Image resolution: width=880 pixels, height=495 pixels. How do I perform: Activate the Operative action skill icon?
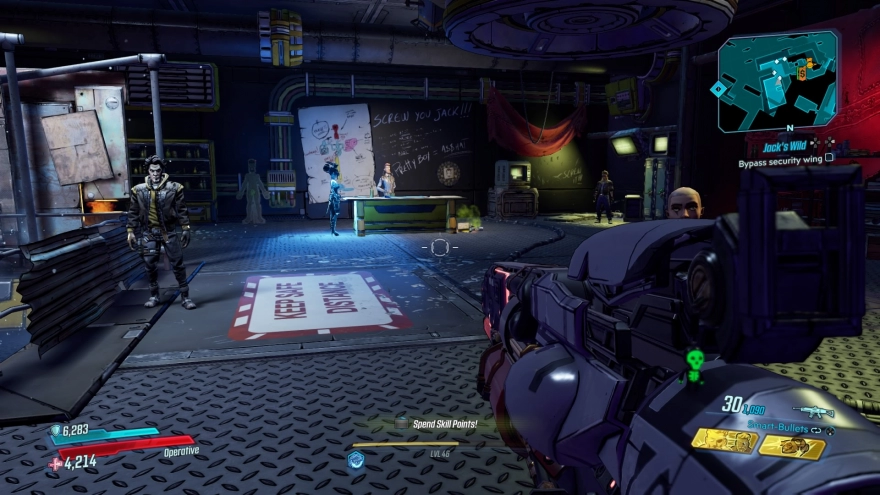pos(354,459)
